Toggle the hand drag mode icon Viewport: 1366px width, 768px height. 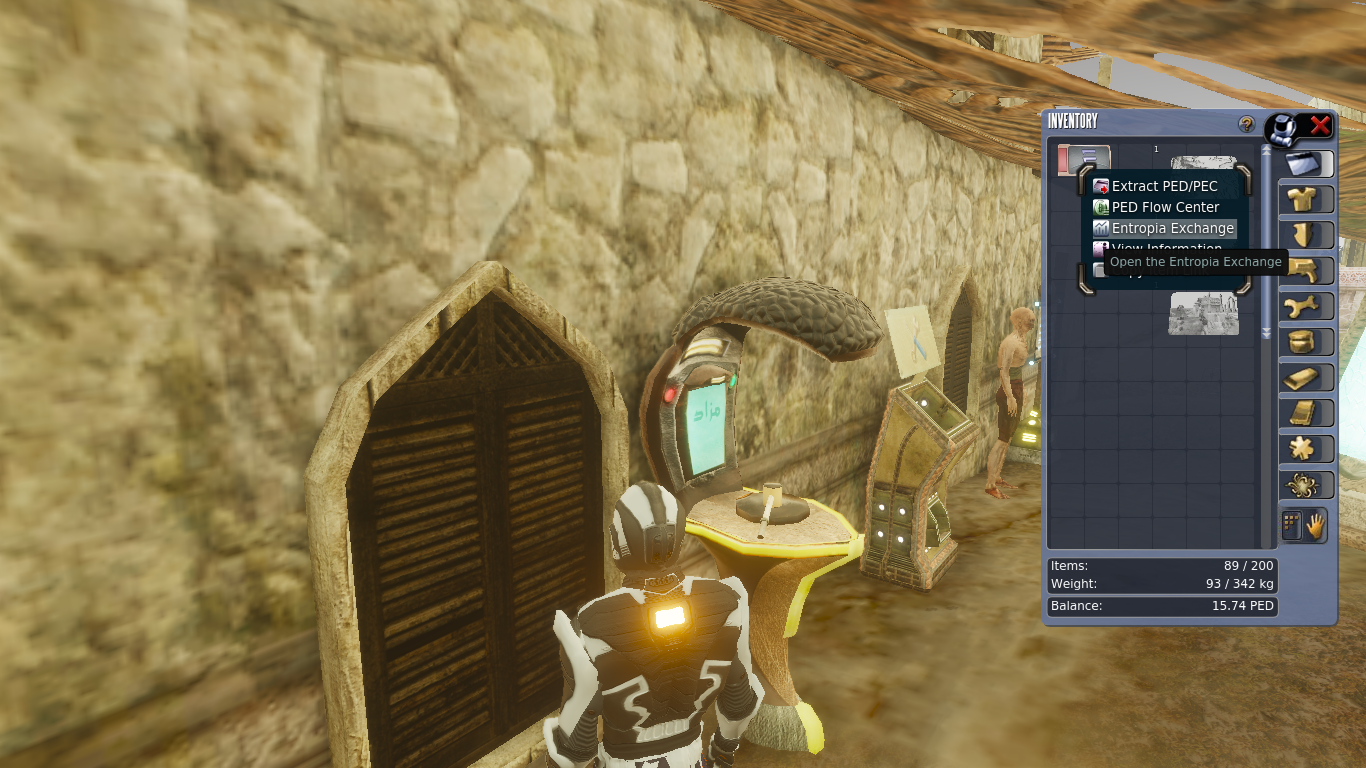[1317, 525]
